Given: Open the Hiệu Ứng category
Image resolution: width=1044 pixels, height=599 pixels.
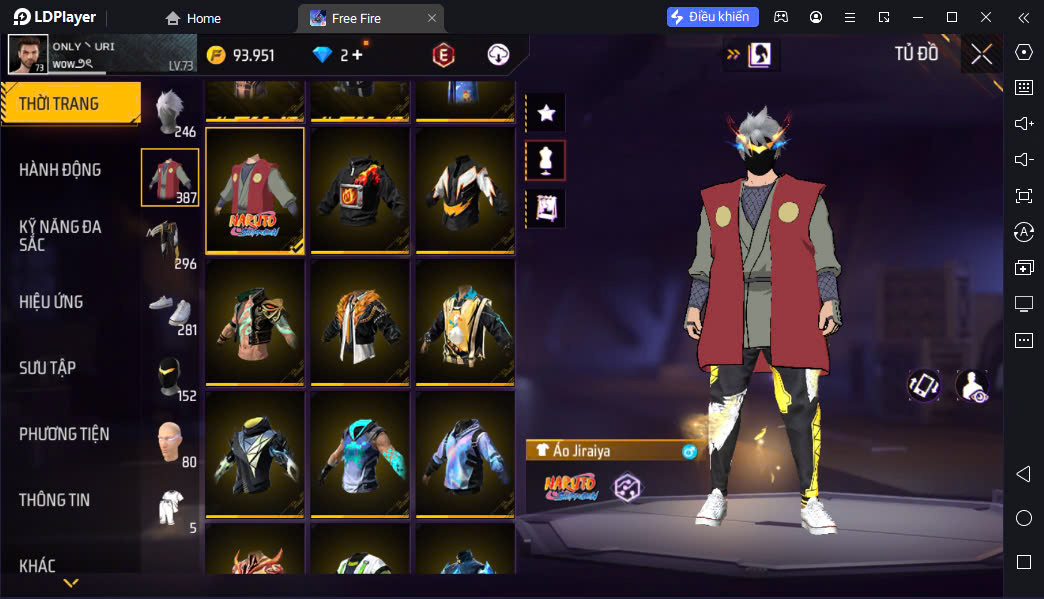Looking at the screenshot, I should [x=51, y=302].
